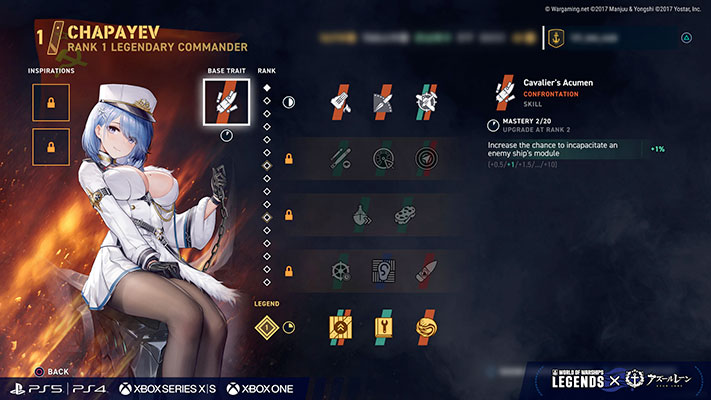Choose the gauntlet fist skill in the first skill row
This screenshot has height=400, width=711.
tap(340, 101)
